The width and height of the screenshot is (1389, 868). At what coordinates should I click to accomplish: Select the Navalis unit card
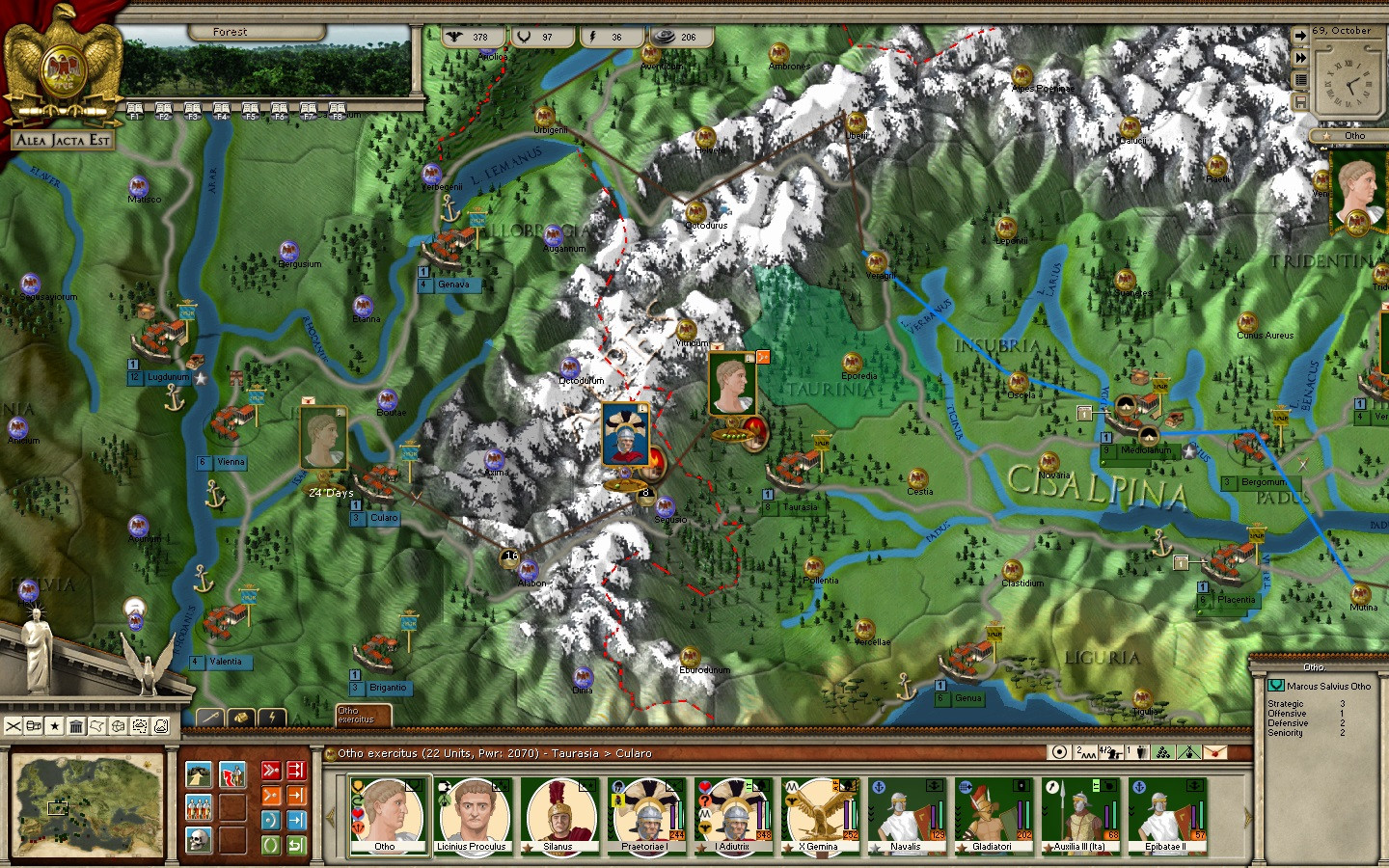905,816
